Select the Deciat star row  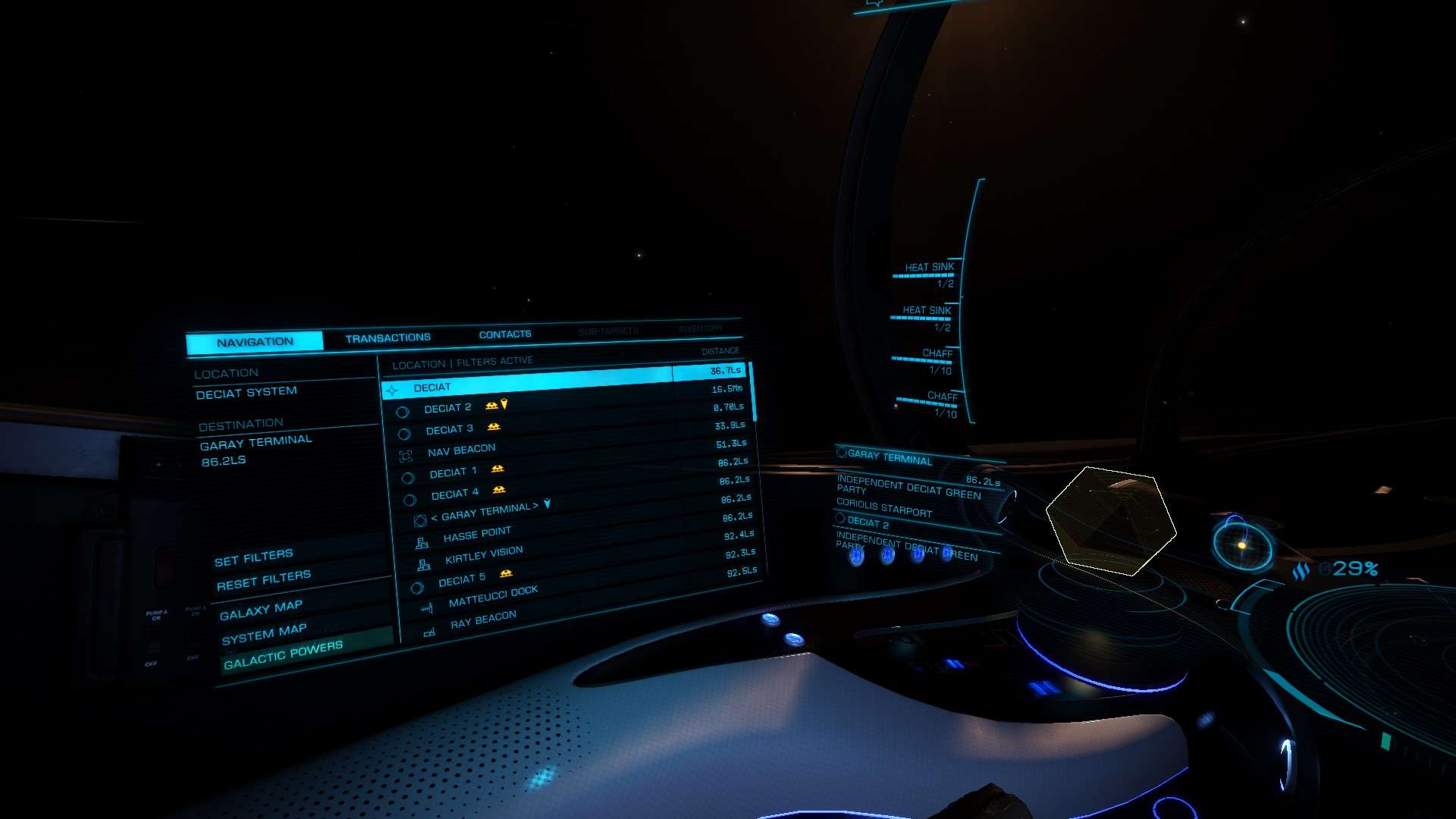pos(432,388)
